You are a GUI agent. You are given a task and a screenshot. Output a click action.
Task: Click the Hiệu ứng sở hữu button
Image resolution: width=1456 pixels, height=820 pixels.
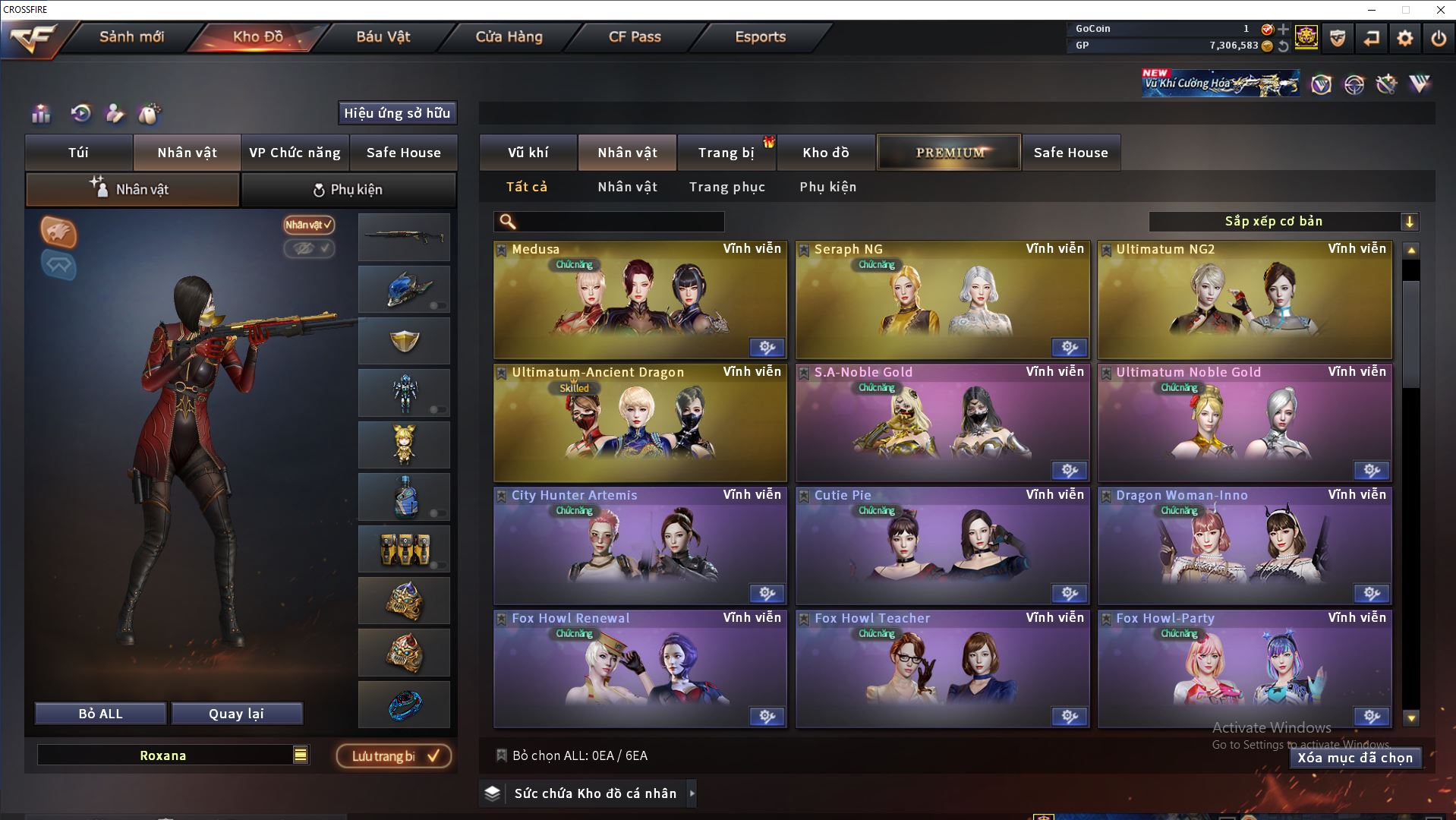coord(397,113)
